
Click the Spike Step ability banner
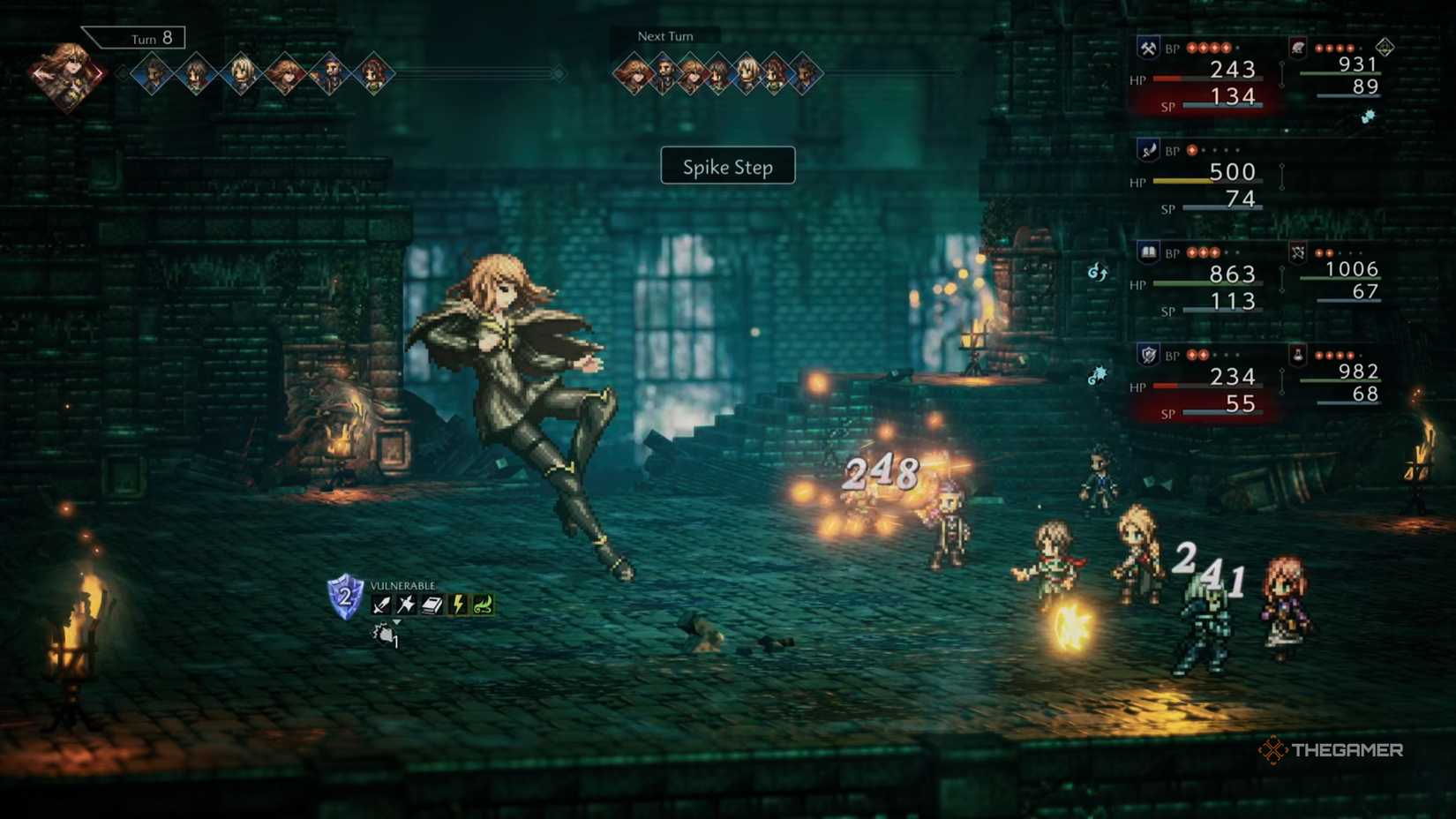(727, 166)
